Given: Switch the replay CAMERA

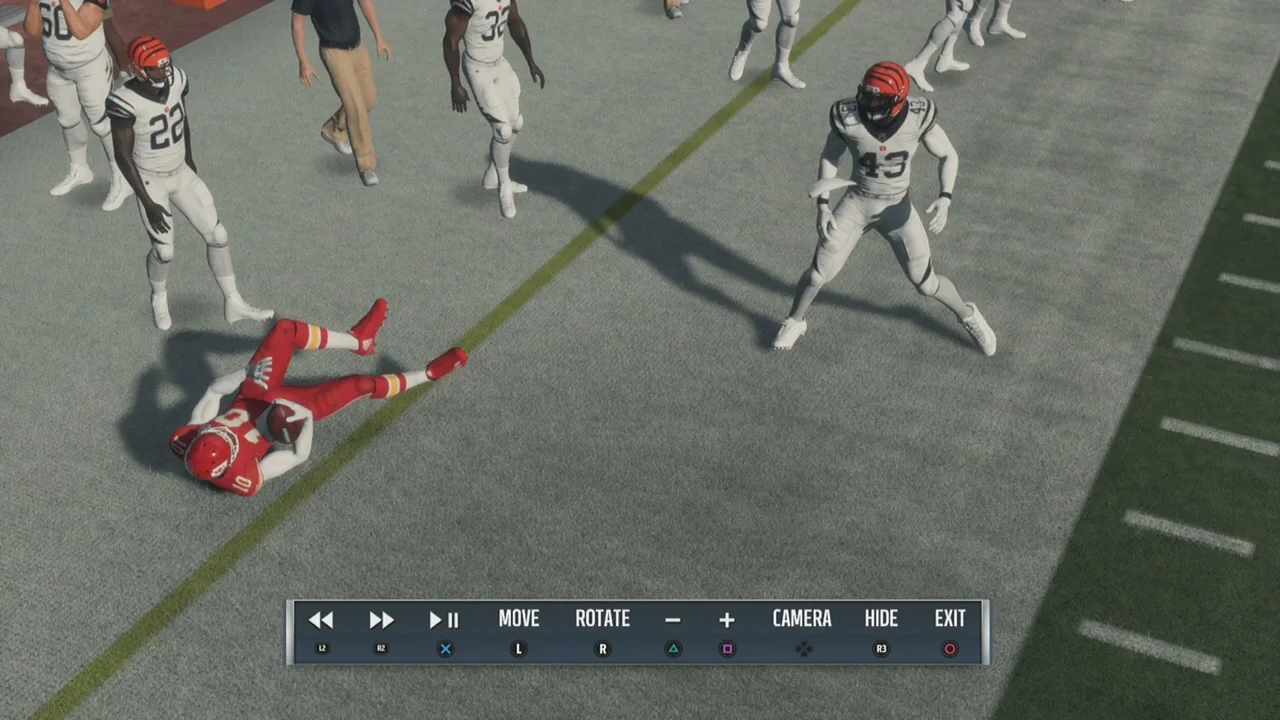Looking at the screenshot, I should pyautogui.click(x=802, y=620).
